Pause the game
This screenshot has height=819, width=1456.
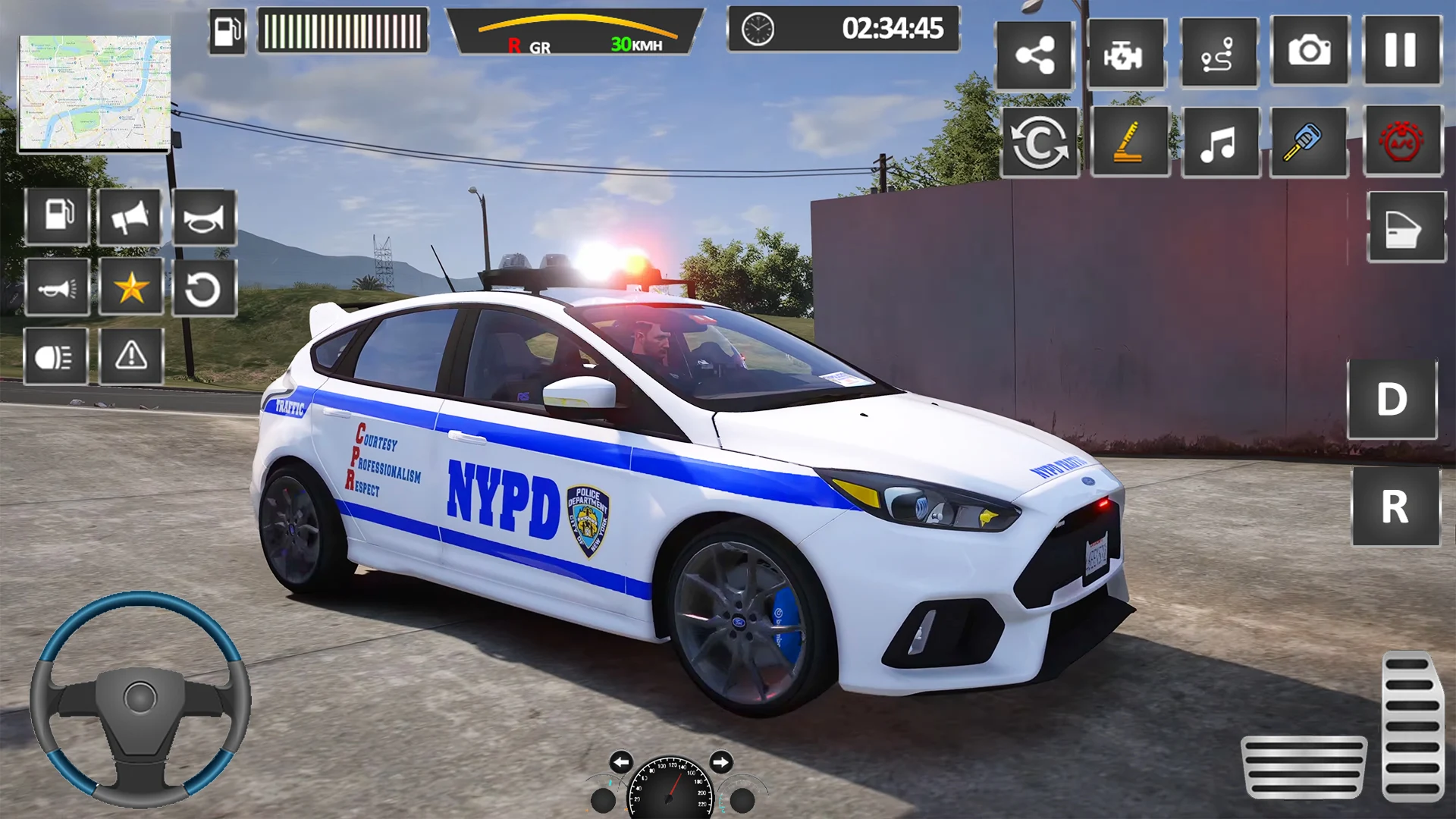point(1401,52)
